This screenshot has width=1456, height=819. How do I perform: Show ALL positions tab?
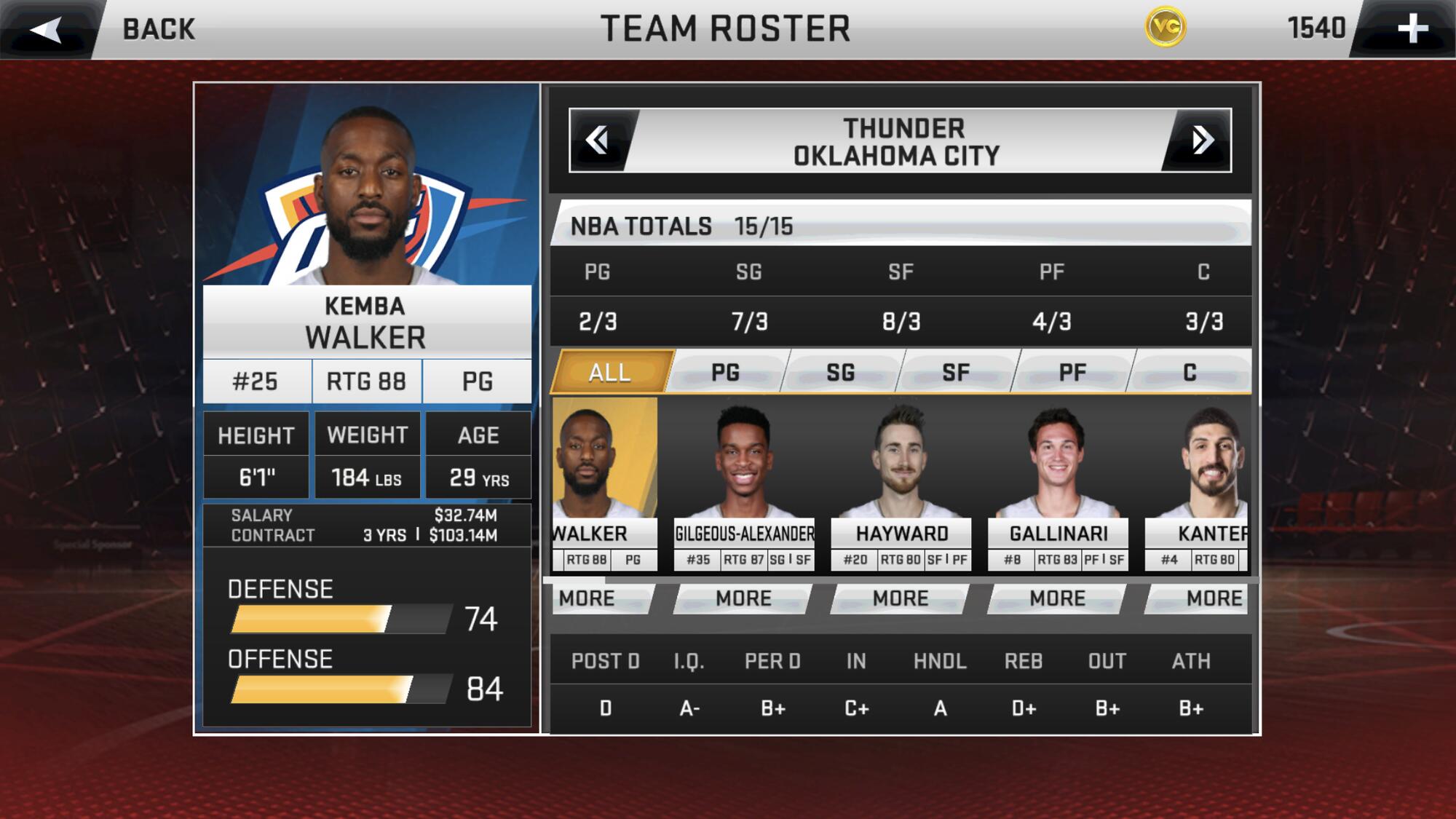click(610, 373)
